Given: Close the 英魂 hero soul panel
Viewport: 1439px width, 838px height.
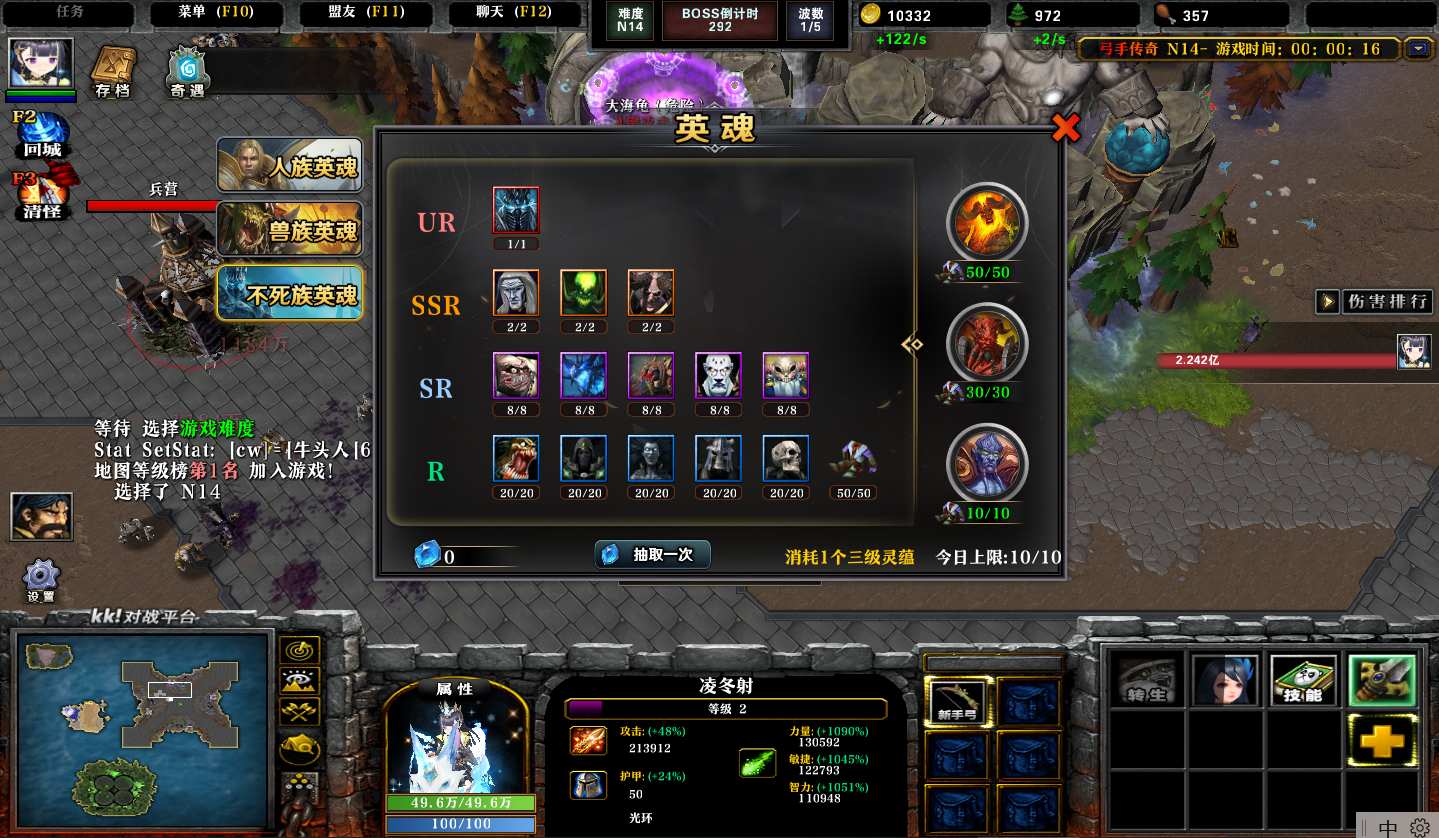Looking at the screenshot, I should click(1066, 128).
